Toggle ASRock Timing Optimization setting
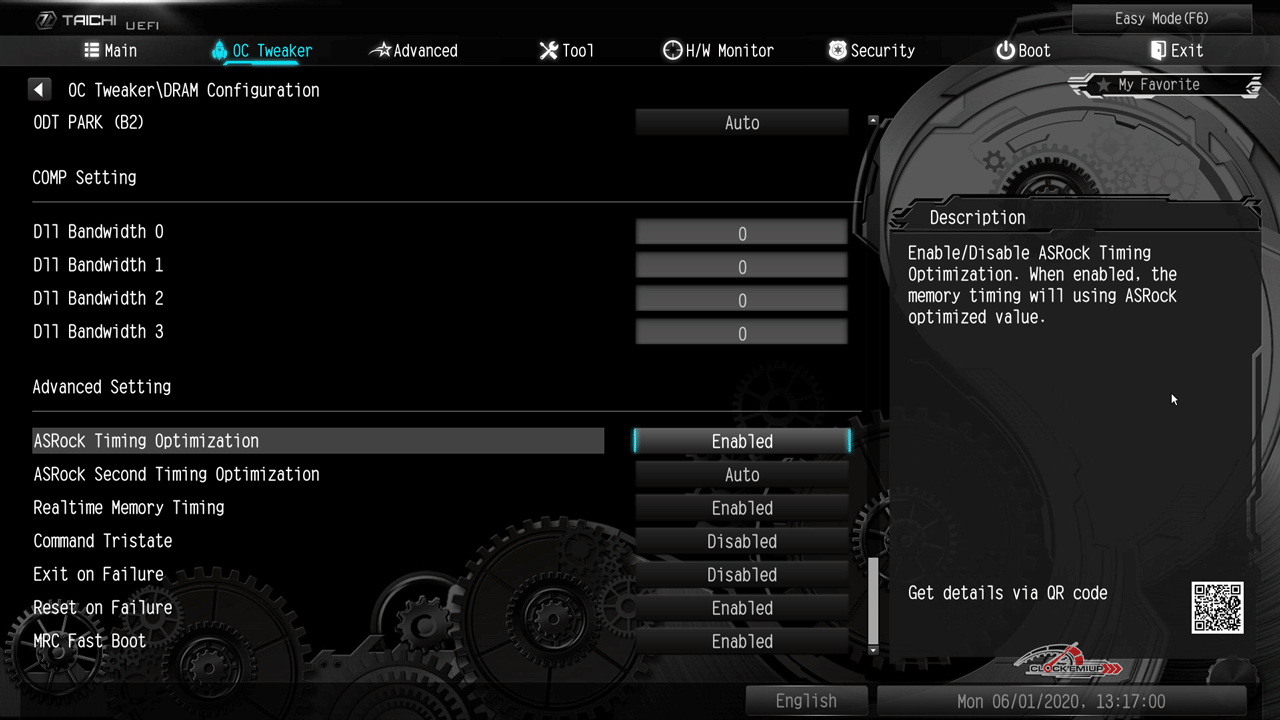Viewport: 1280px width, 720px height. tap(742, 441)
